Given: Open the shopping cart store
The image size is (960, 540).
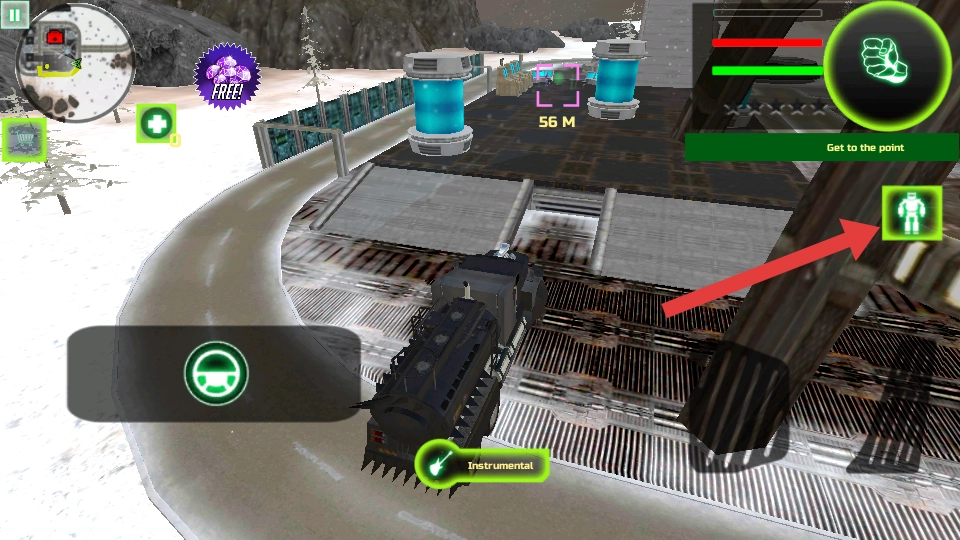Looking at the screenshot, I should click(x=24, y=140).
